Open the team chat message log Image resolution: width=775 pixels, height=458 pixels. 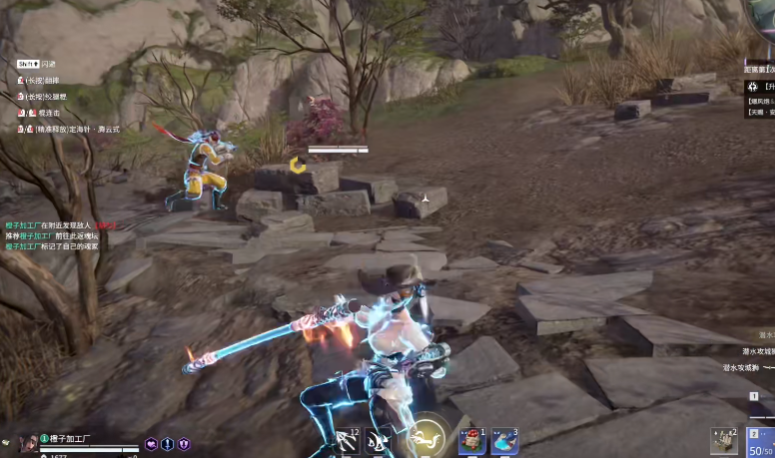60,235
